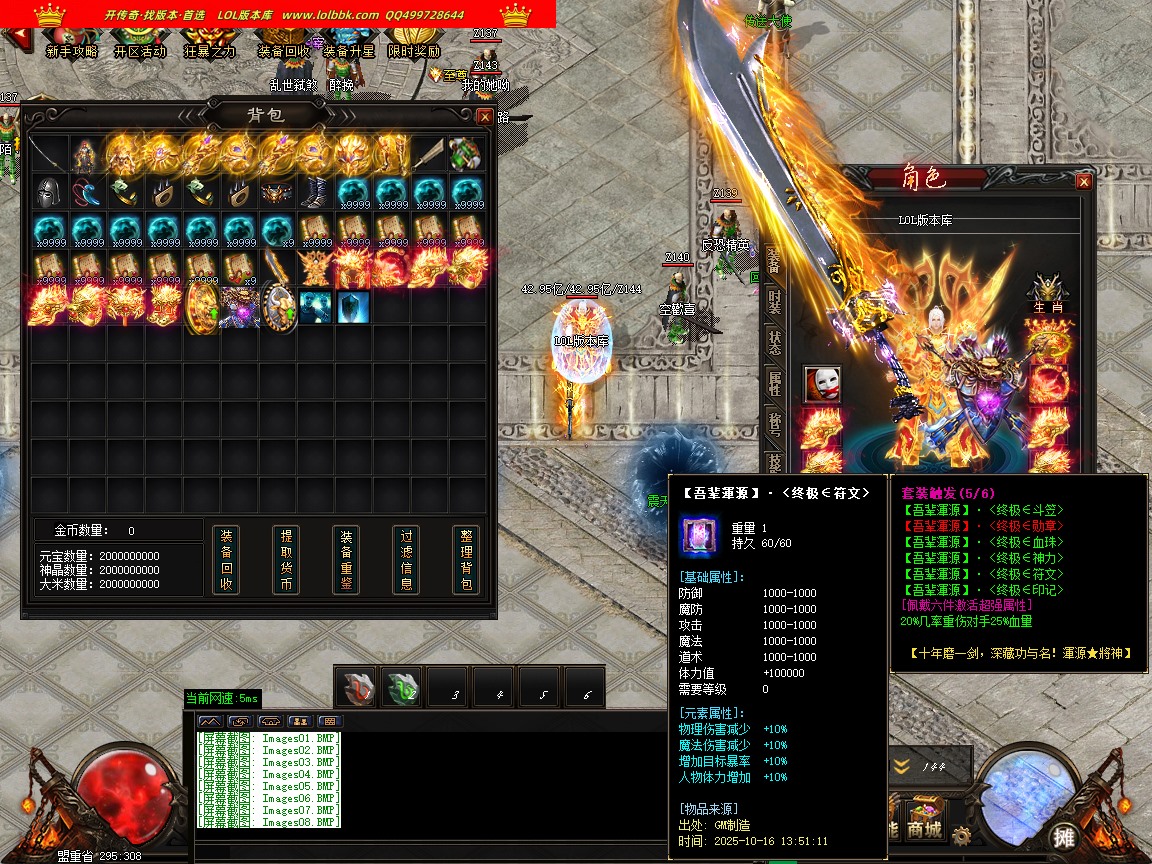Open the 商城 shop

pos(925,830)
